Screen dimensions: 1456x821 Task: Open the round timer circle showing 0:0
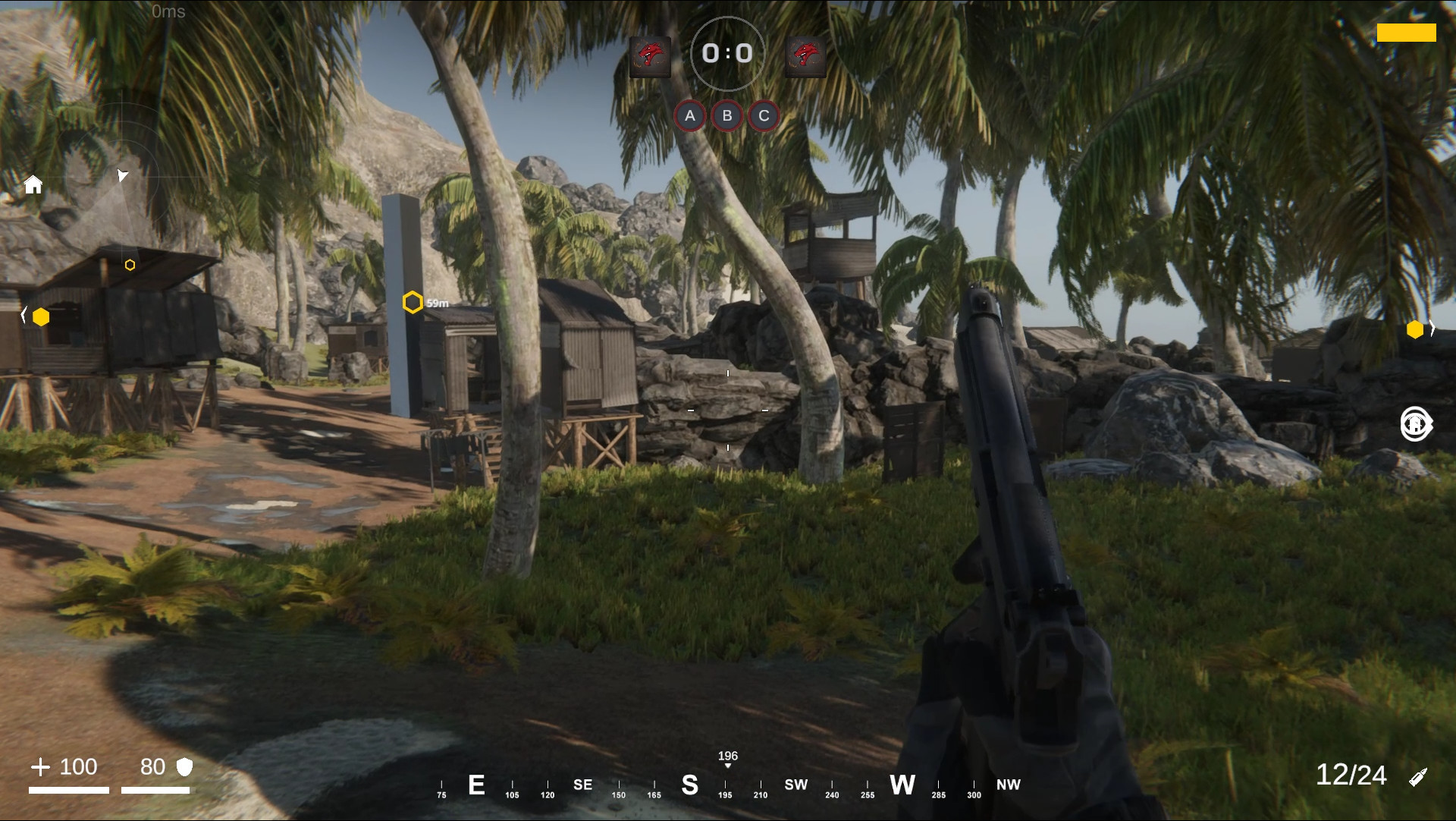(728, 54)
